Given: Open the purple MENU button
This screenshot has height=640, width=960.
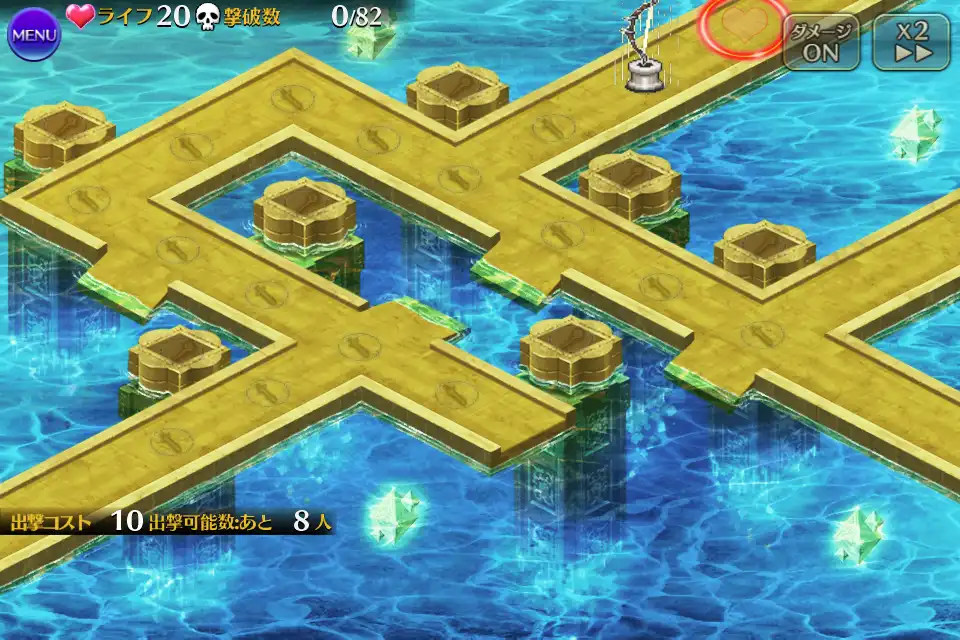Looking at the screenshot, I should click(34, 35).
